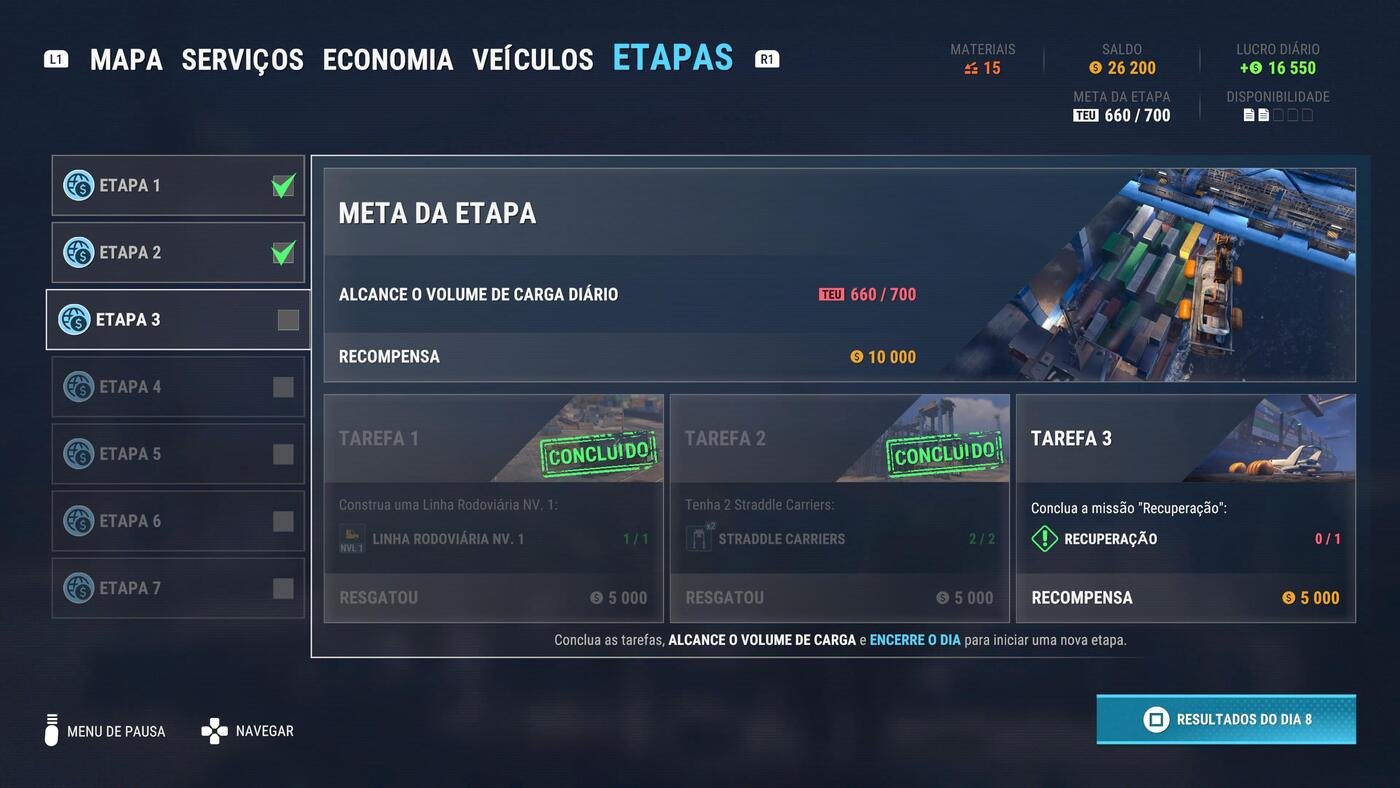Show the Veículos tab

click(532, 60)
